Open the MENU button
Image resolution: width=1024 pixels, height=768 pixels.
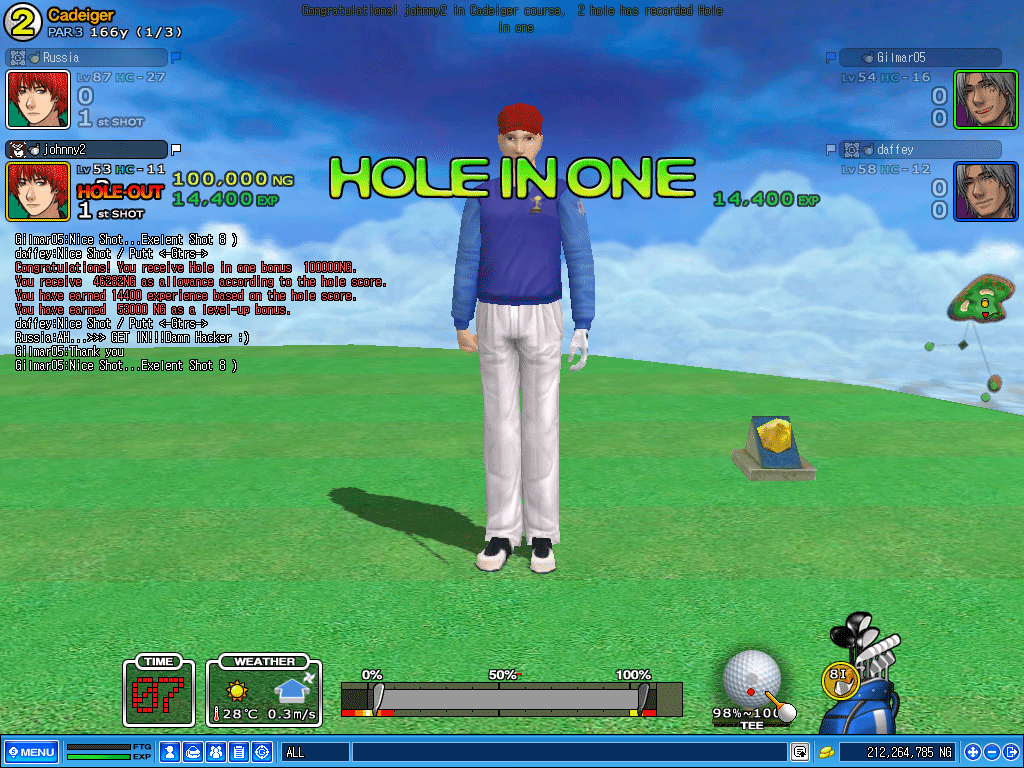point(32,752)
